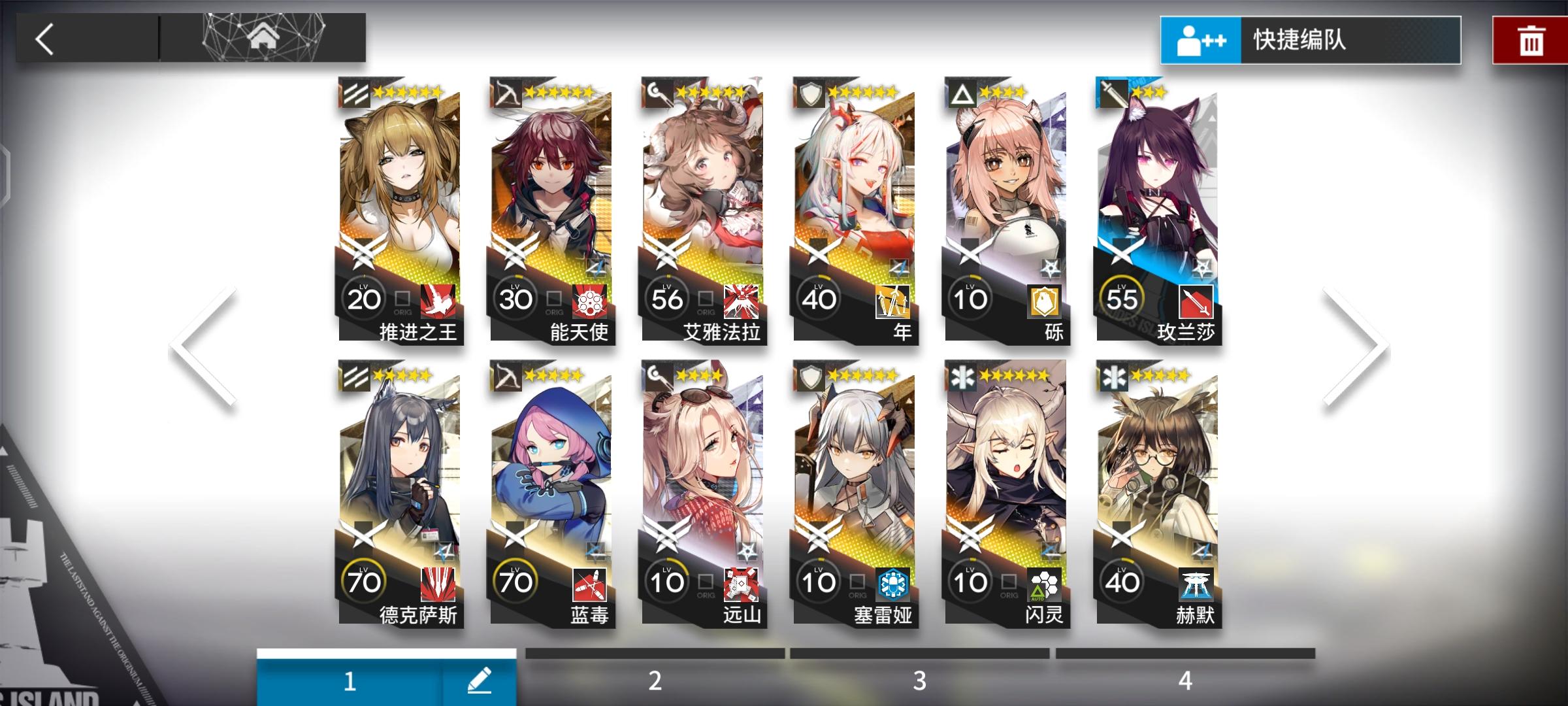This screenshot has width=1568, height=706.
Task: Click Eyjafjalla's caster class icon
Action: click(657, 92)
